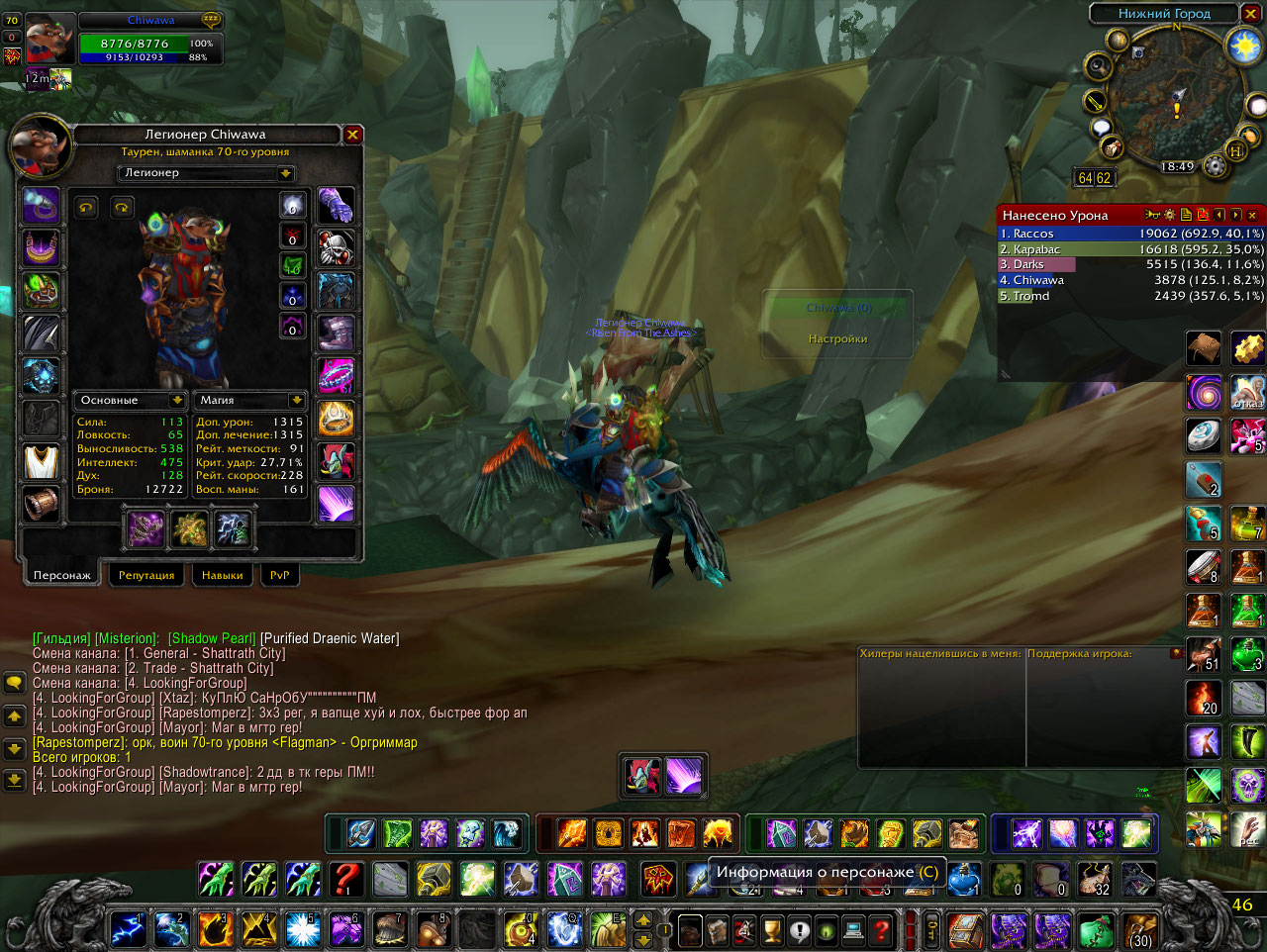Rotate character model left
1267x952 pixels.
[x=87, y=207]
